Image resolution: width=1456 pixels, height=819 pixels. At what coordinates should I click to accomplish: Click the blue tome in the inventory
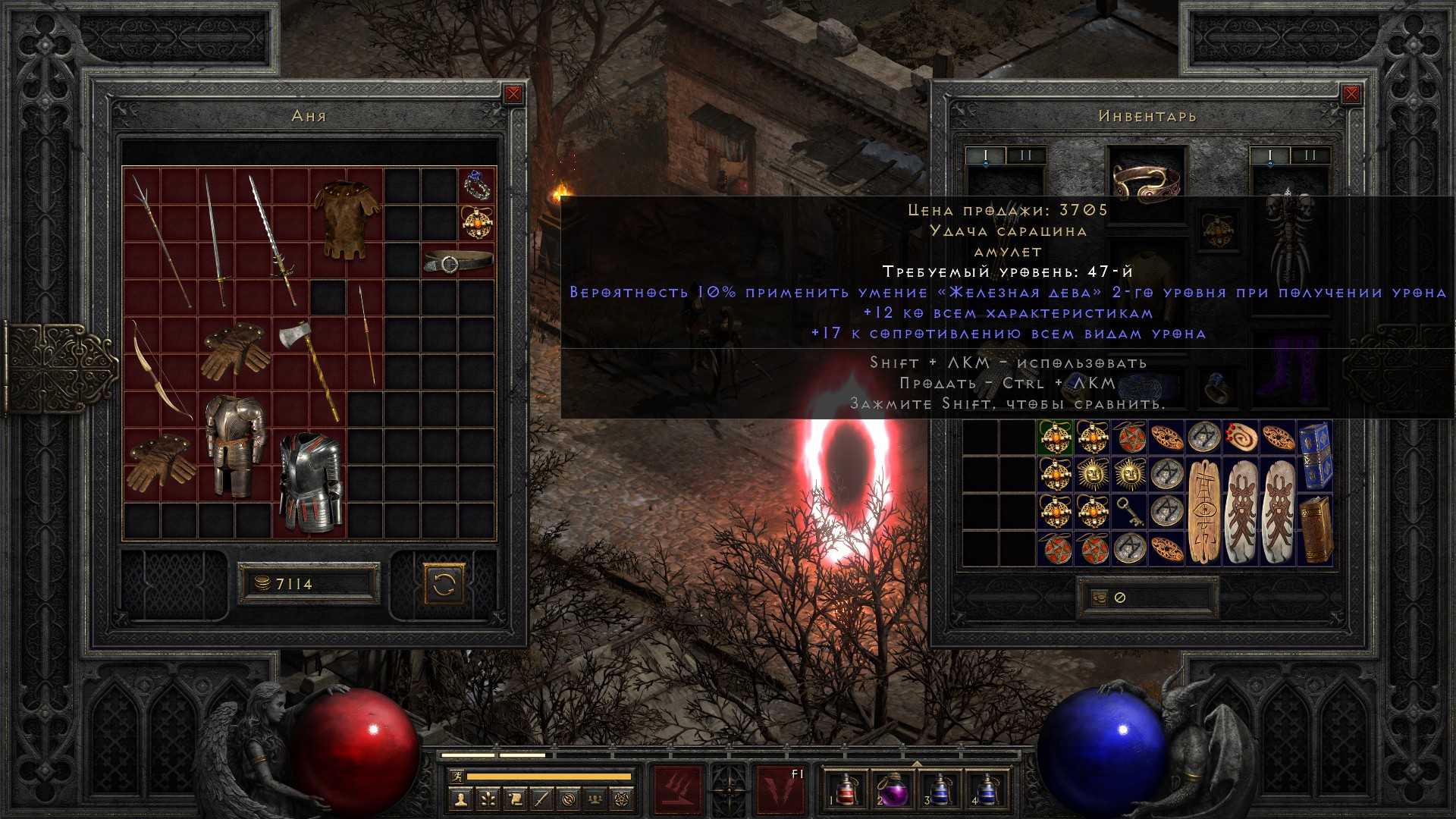1314,457
